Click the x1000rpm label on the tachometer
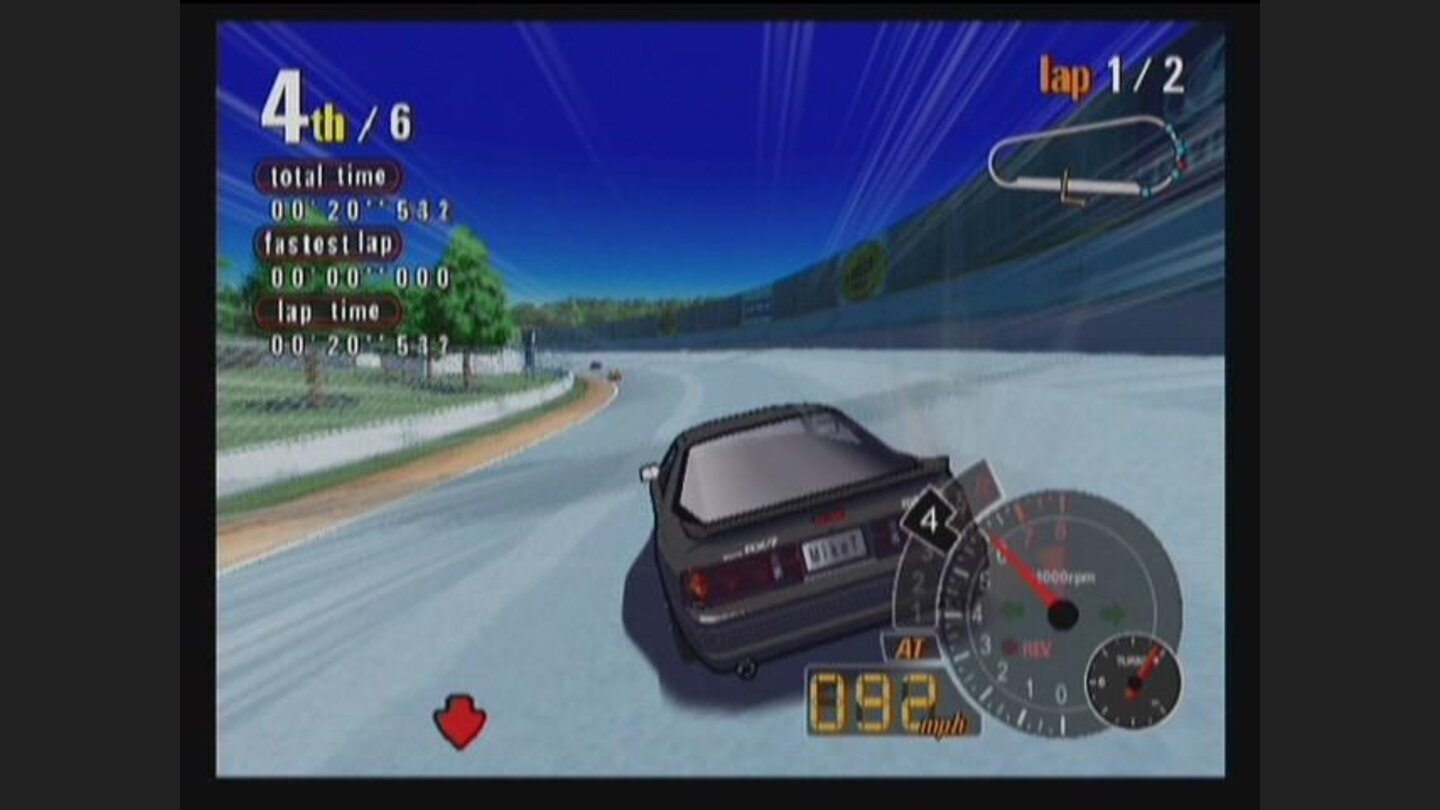Screen dimensions: 1440x810 click(x=1064, y=575)
